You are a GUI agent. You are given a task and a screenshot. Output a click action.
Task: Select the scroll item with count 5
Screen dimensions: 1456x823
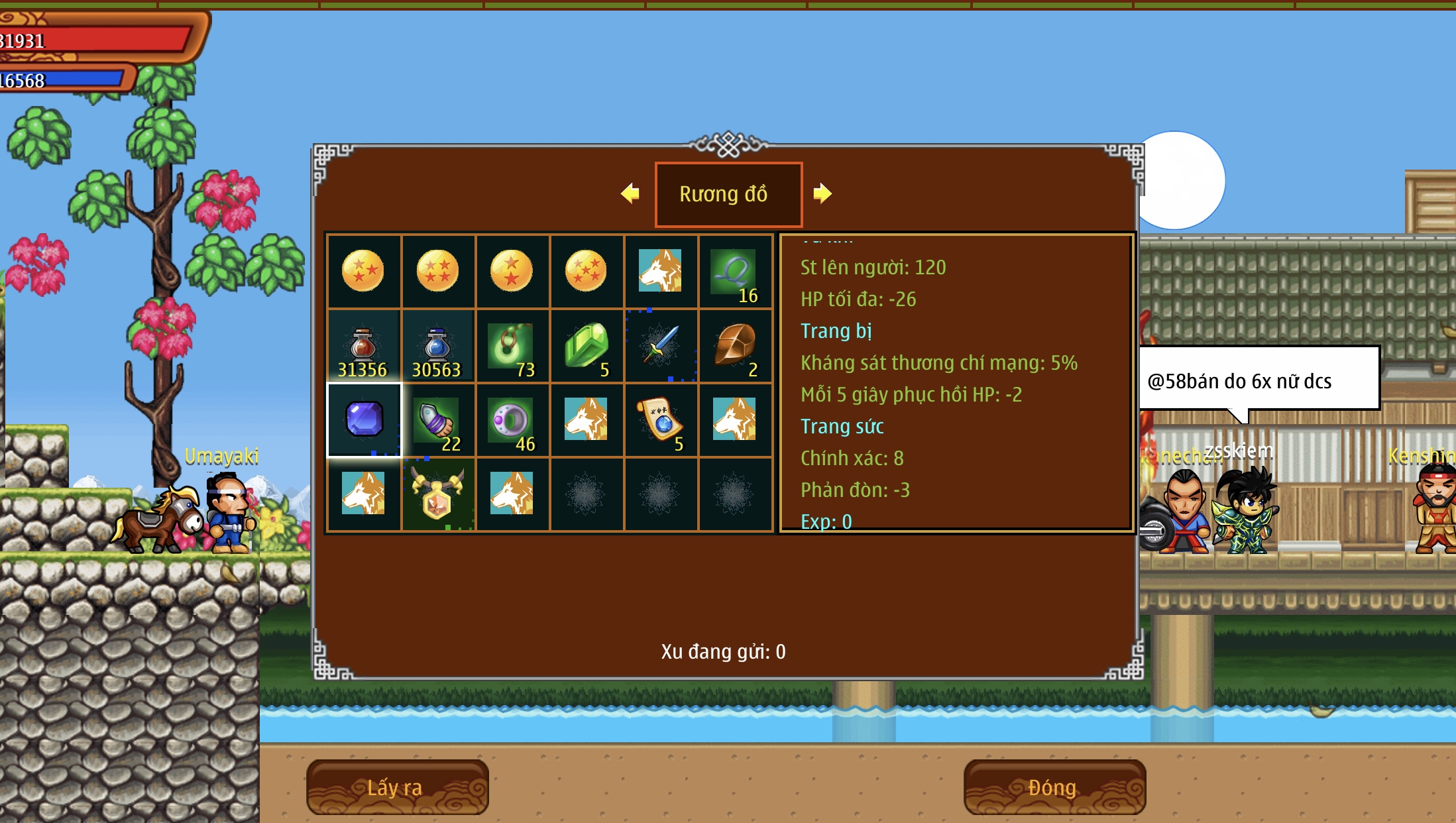tap(661, 419)
